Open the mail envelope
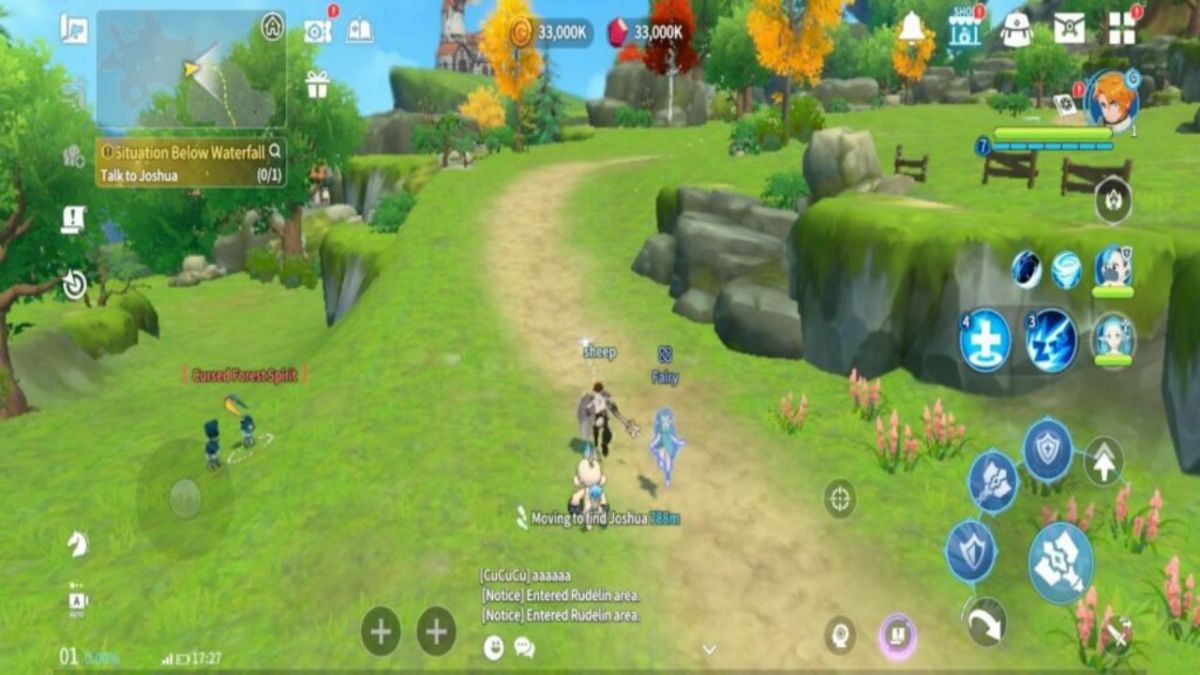 pos(1069,28)
